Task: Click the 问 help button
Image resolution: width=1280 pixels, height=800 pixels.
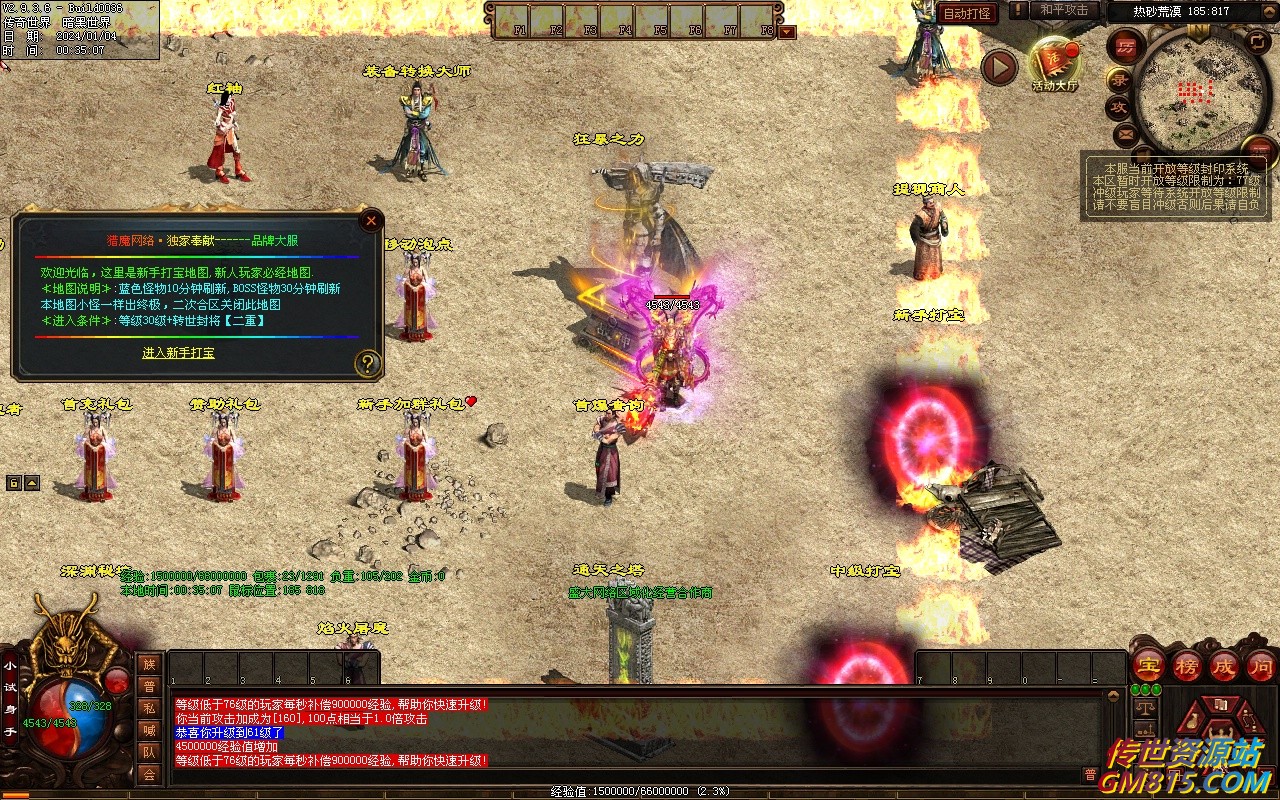Action: [1261, 665]
